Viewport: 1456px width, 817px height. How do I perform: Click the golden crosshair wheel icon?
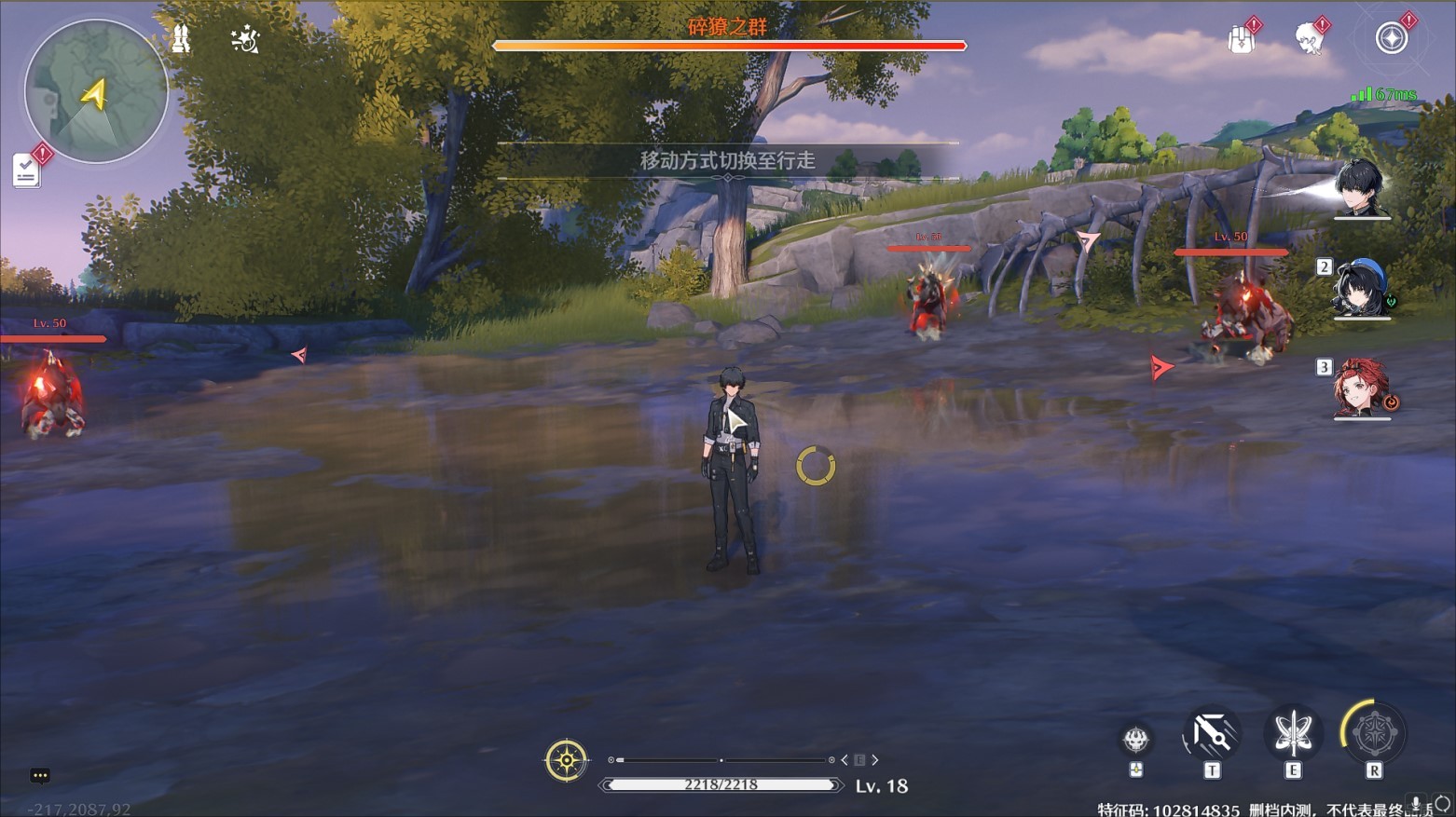click(x=566, y=760)
